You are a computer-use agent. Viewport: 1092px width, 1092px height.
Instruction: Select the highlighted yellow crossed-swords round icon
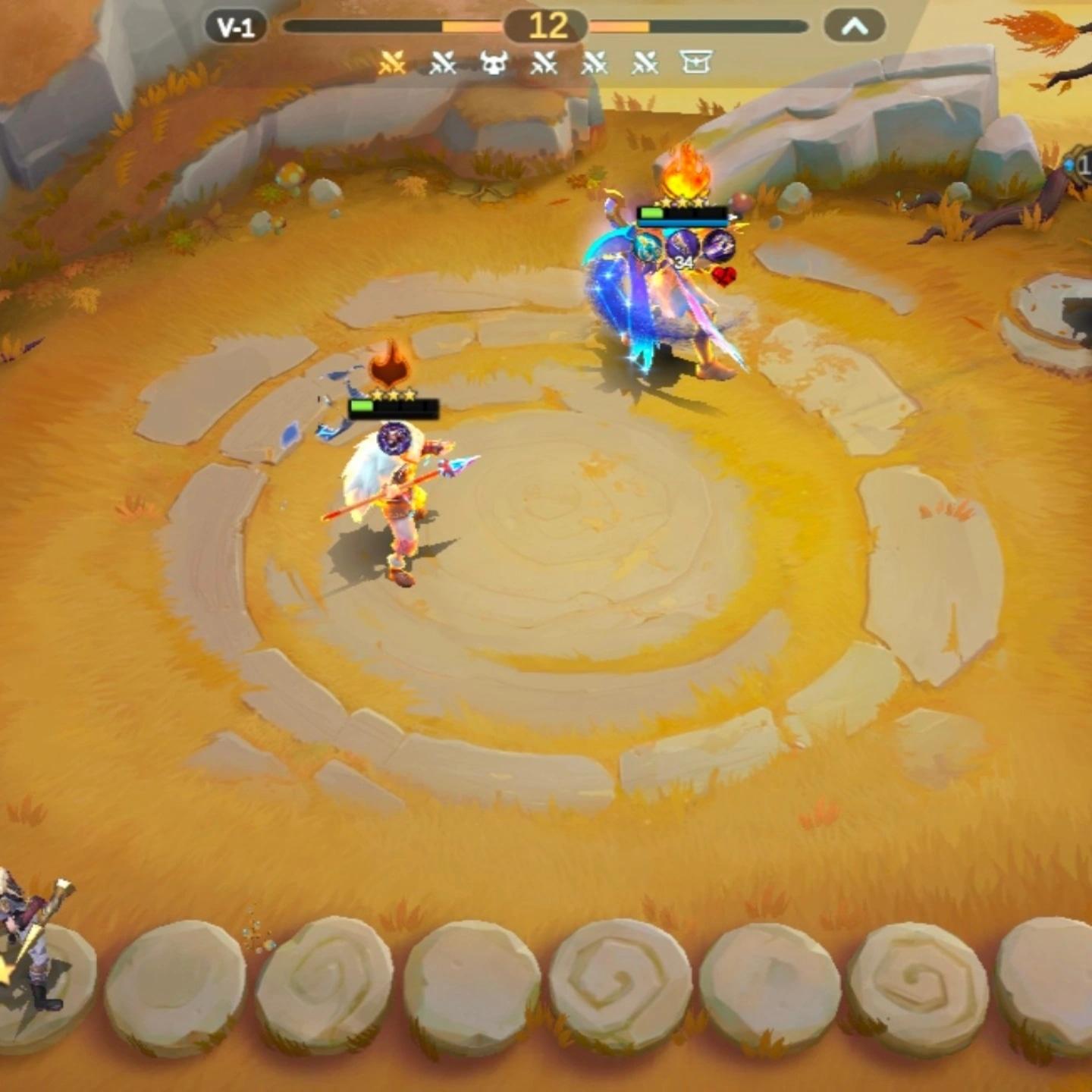(x=392, y=64)
